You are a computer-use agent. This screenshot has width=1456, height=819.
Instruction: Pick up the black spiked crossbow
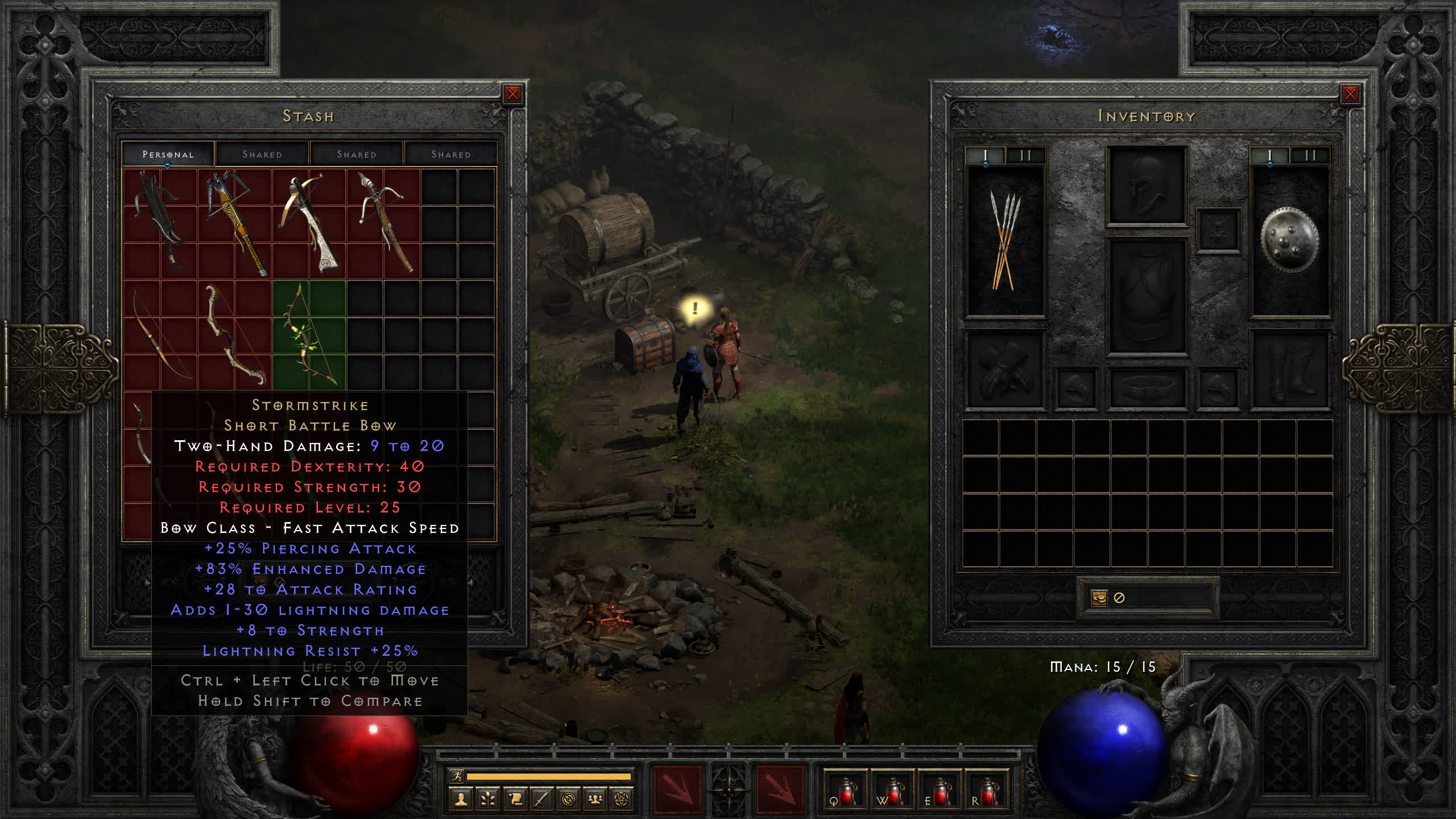point(159,222)
